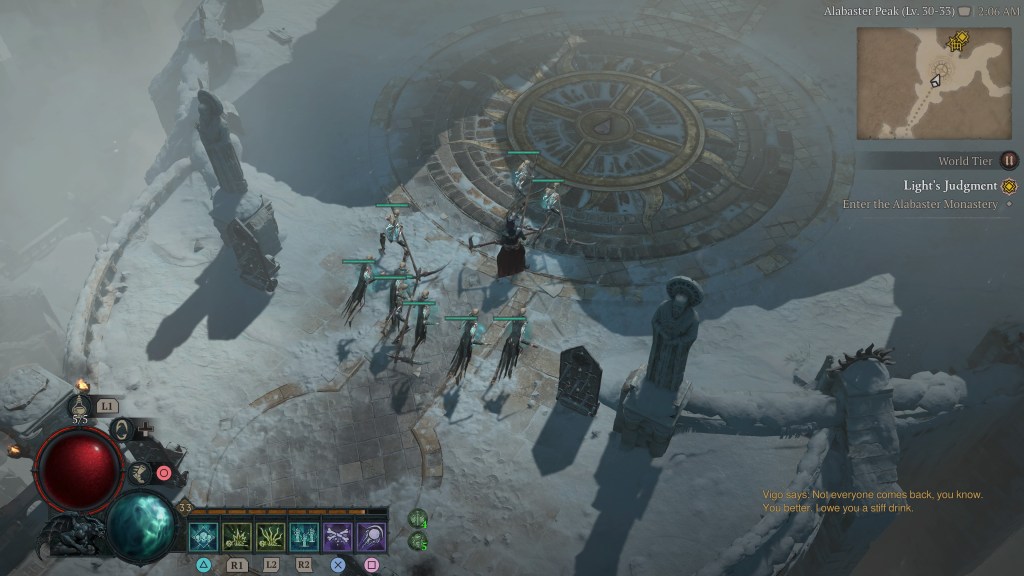Click the lower green buff icon

[418, 542]
